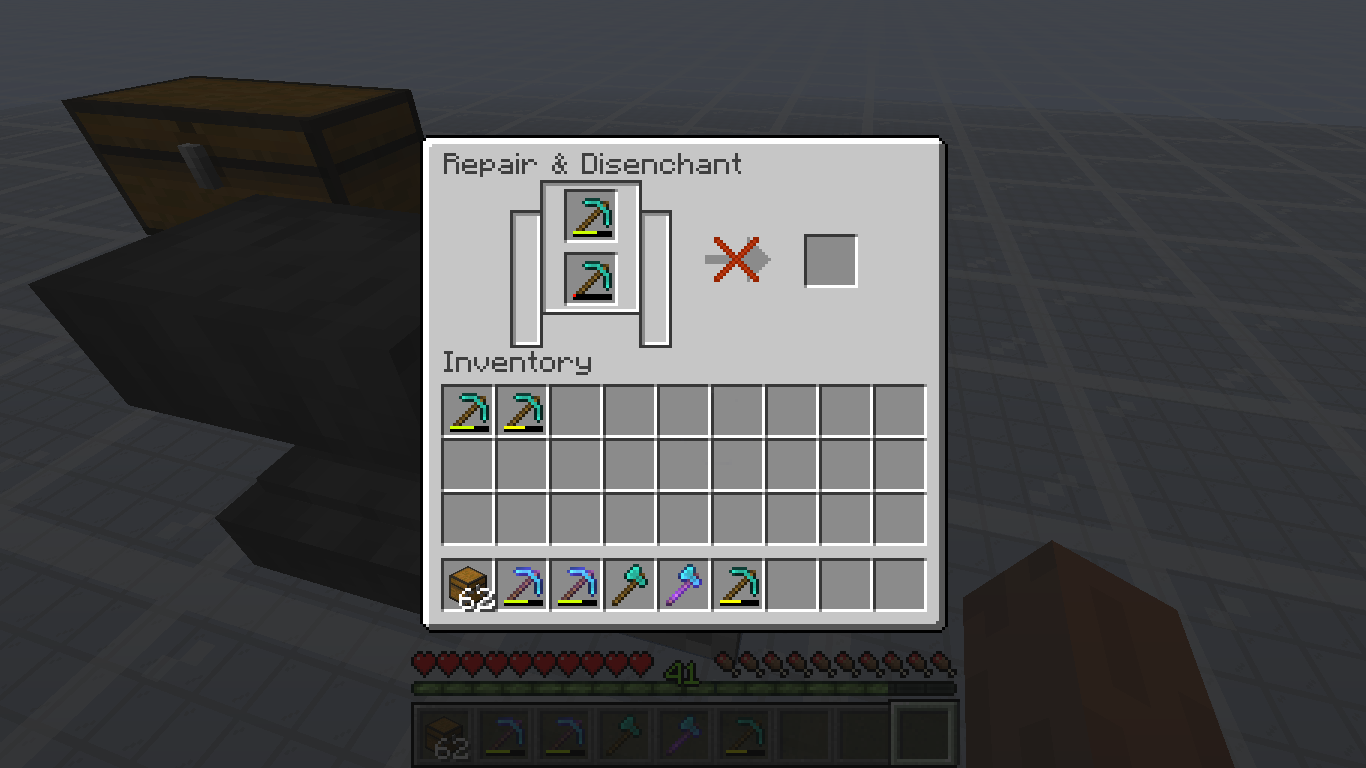Select the teal diamond axe in the hotbar

(629, 585)
